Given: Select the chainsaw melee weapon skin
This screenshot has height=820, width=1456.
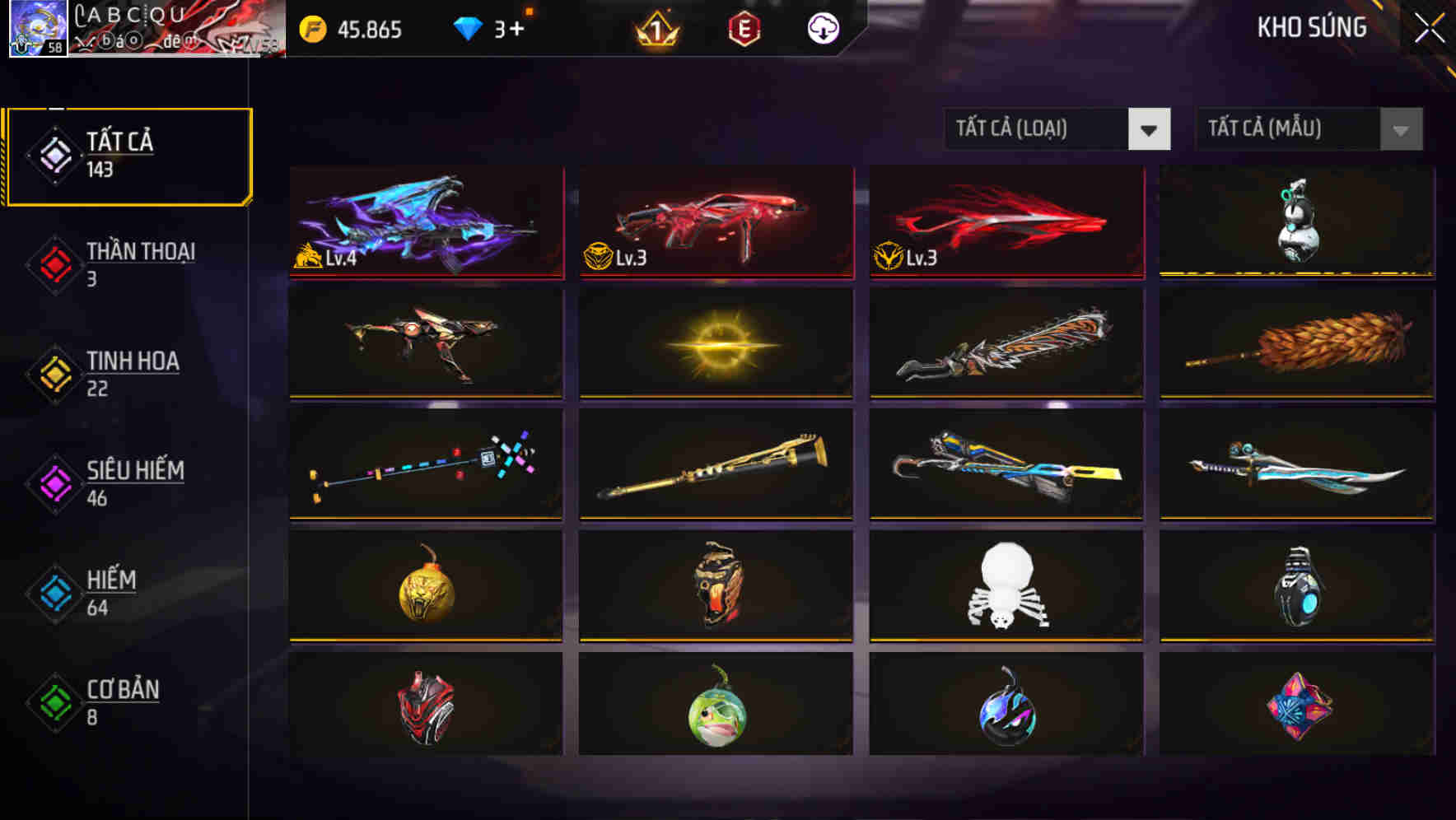Looking at the screenshot, I should [1005, 343].
